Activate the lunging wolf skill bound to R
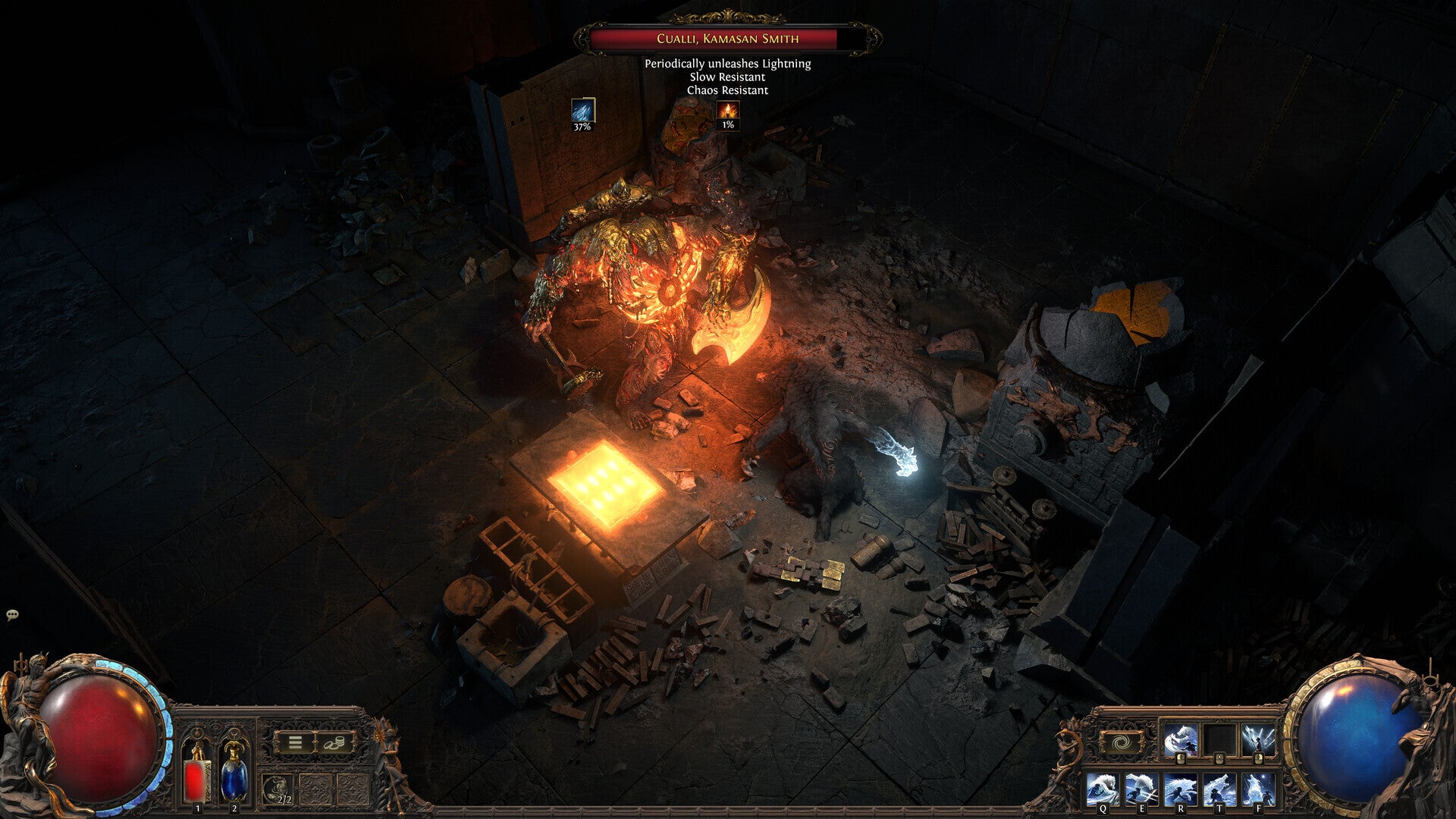This screenshot has width=1456, height=819. 1180,789
